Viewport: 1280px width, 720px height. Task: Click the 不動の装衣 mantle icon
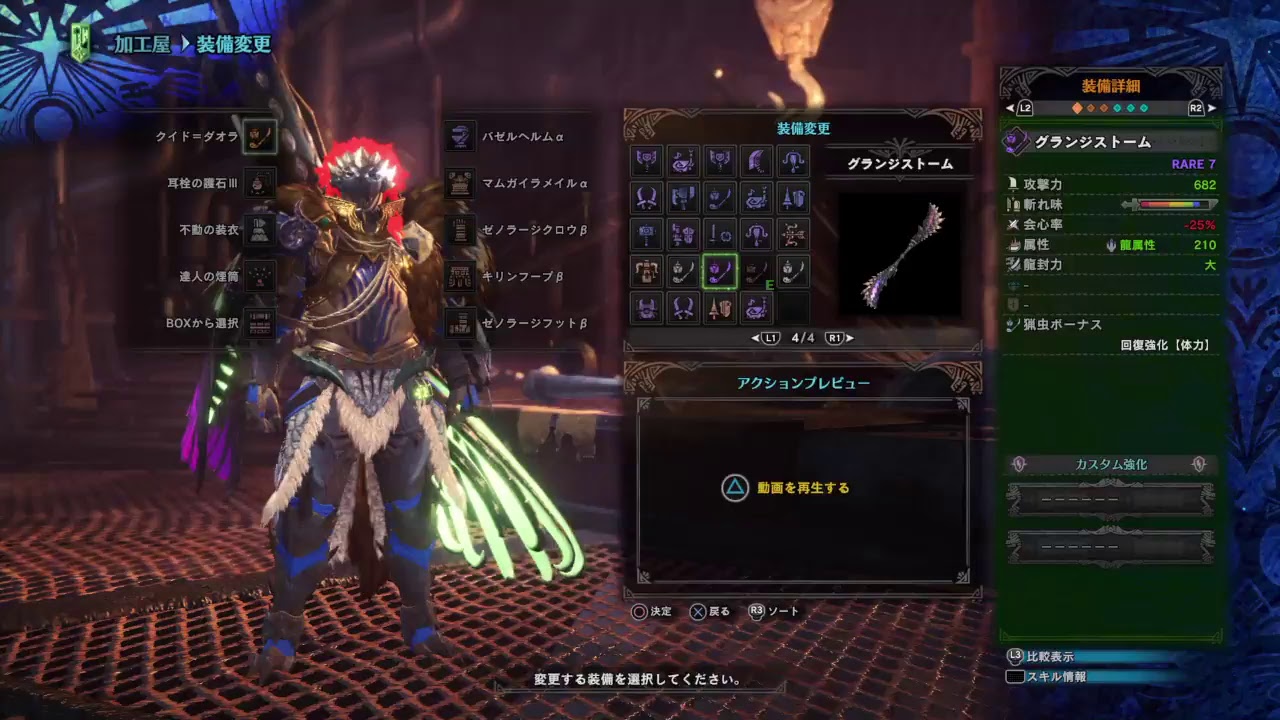tap(258, 231)
